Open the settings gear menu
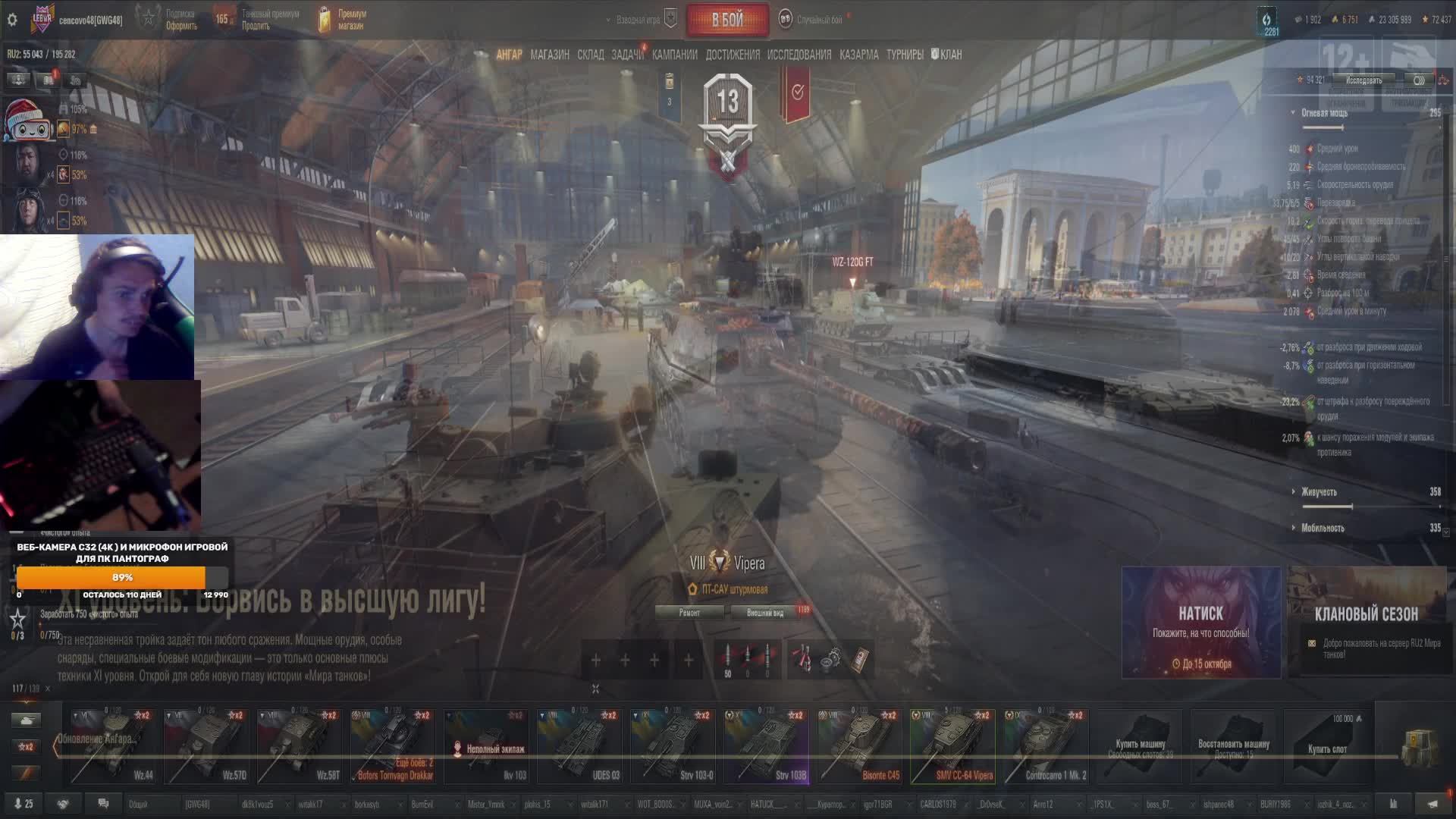The width and height of the screenshot is (1456, 819). pyautogui.click(x=12, y=20)
